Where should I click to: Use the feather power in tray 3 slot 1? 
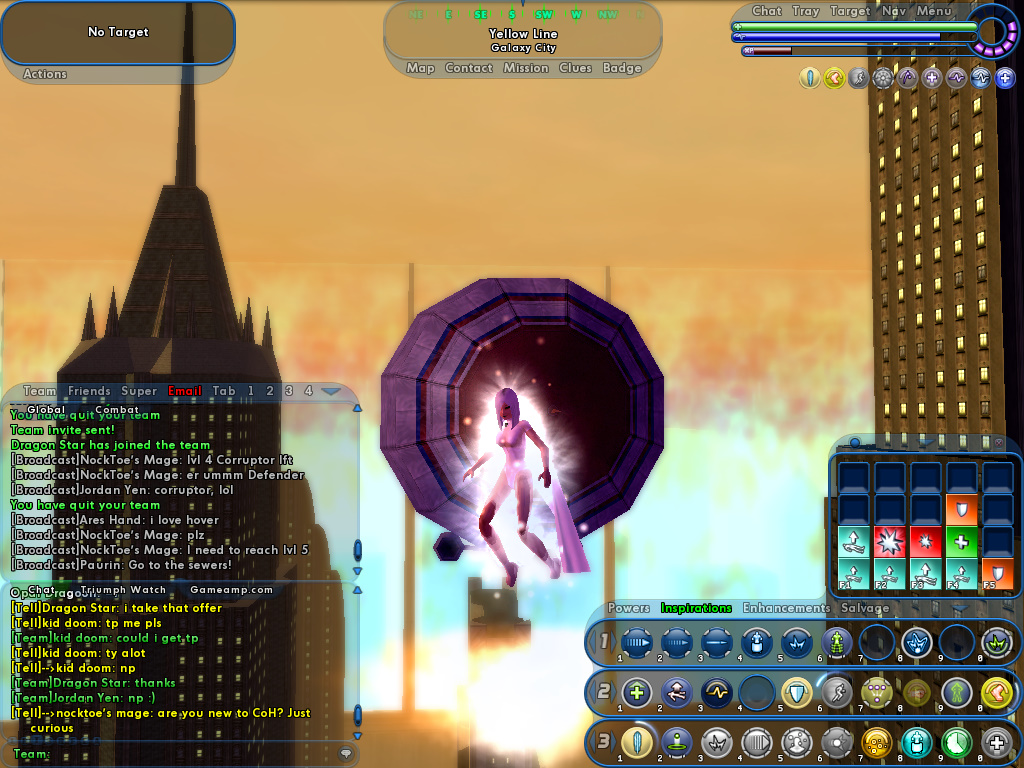[637, 743]
